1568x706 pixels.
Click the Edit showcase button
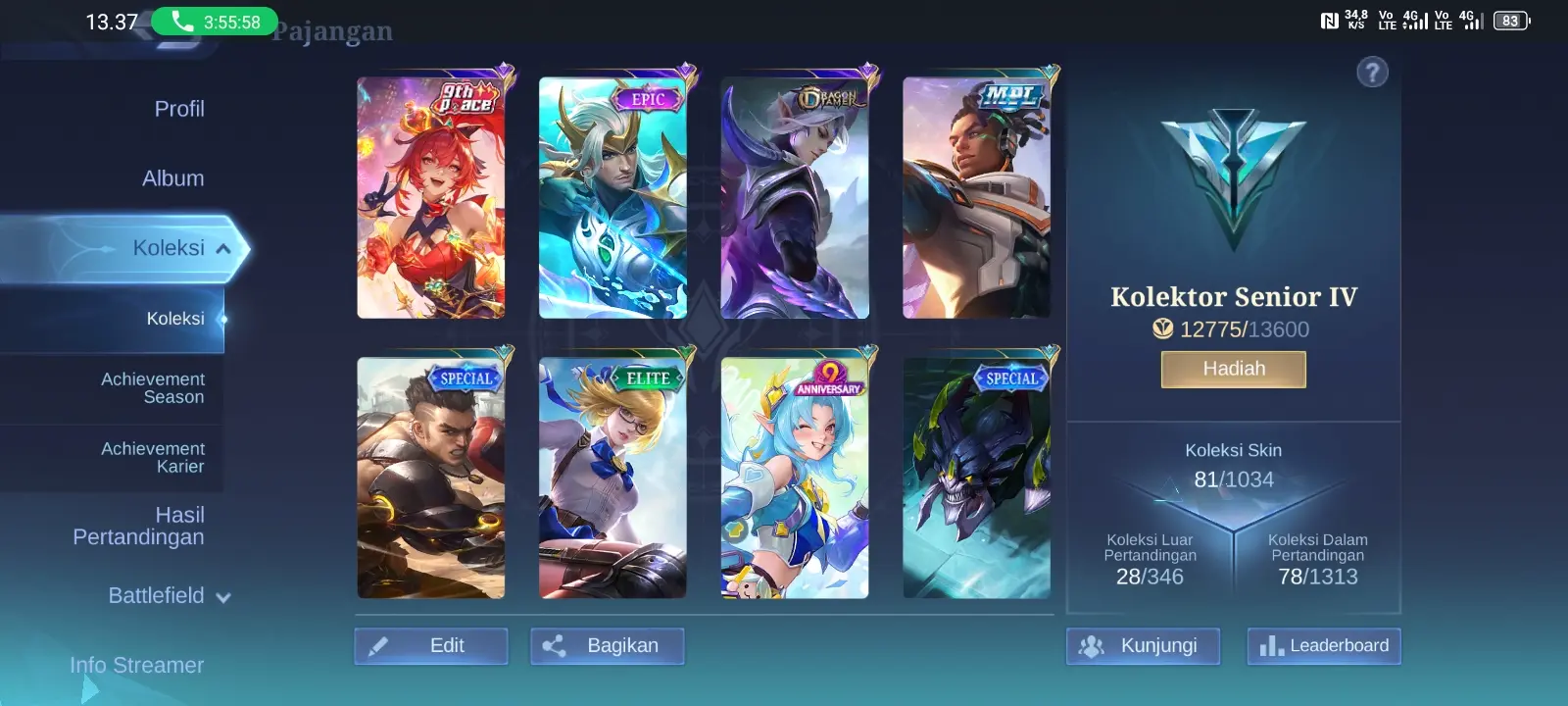click(x=431, y=646)
